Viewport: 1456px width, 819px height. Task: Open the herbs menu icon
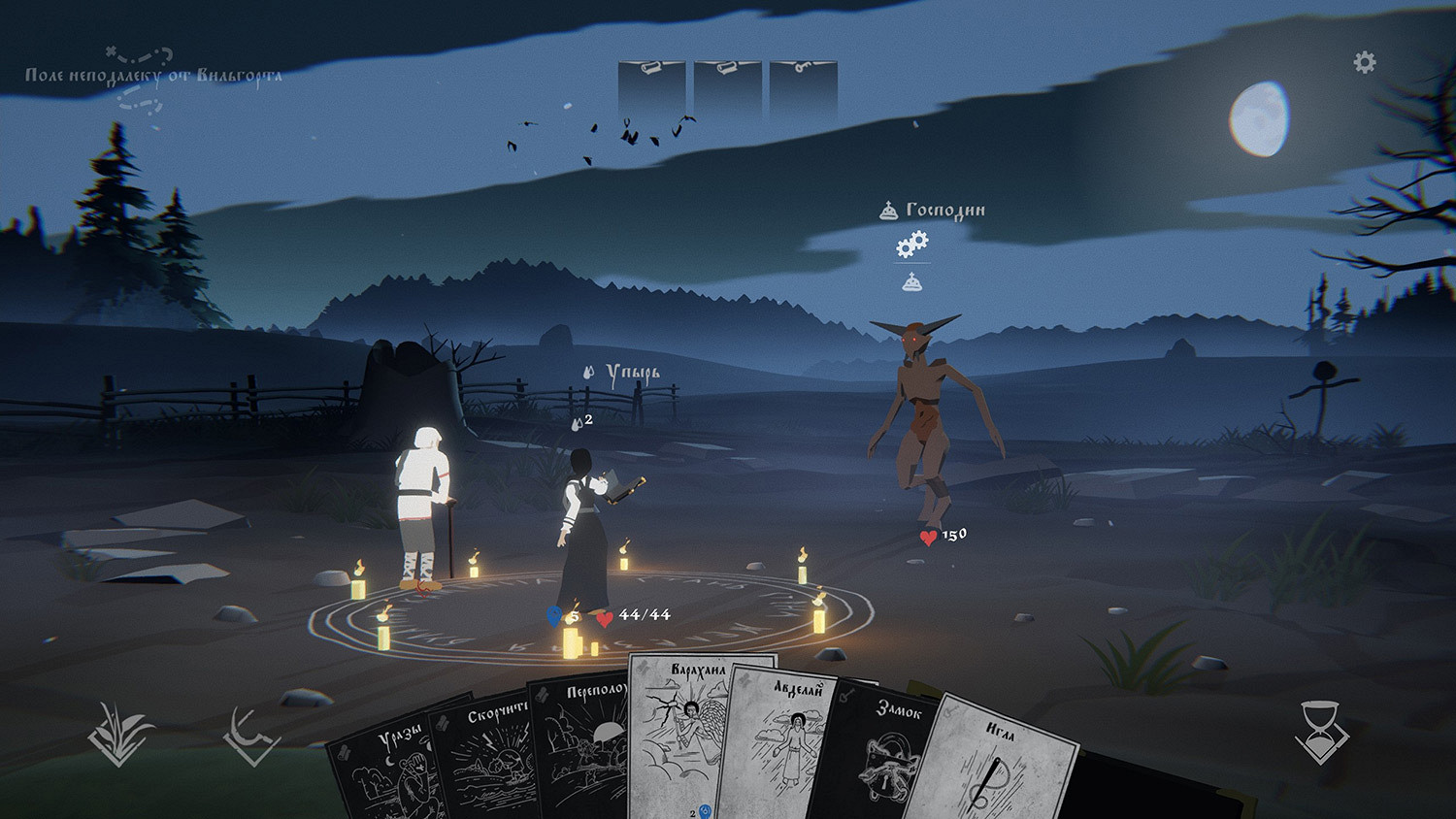[x=119, y=736]
